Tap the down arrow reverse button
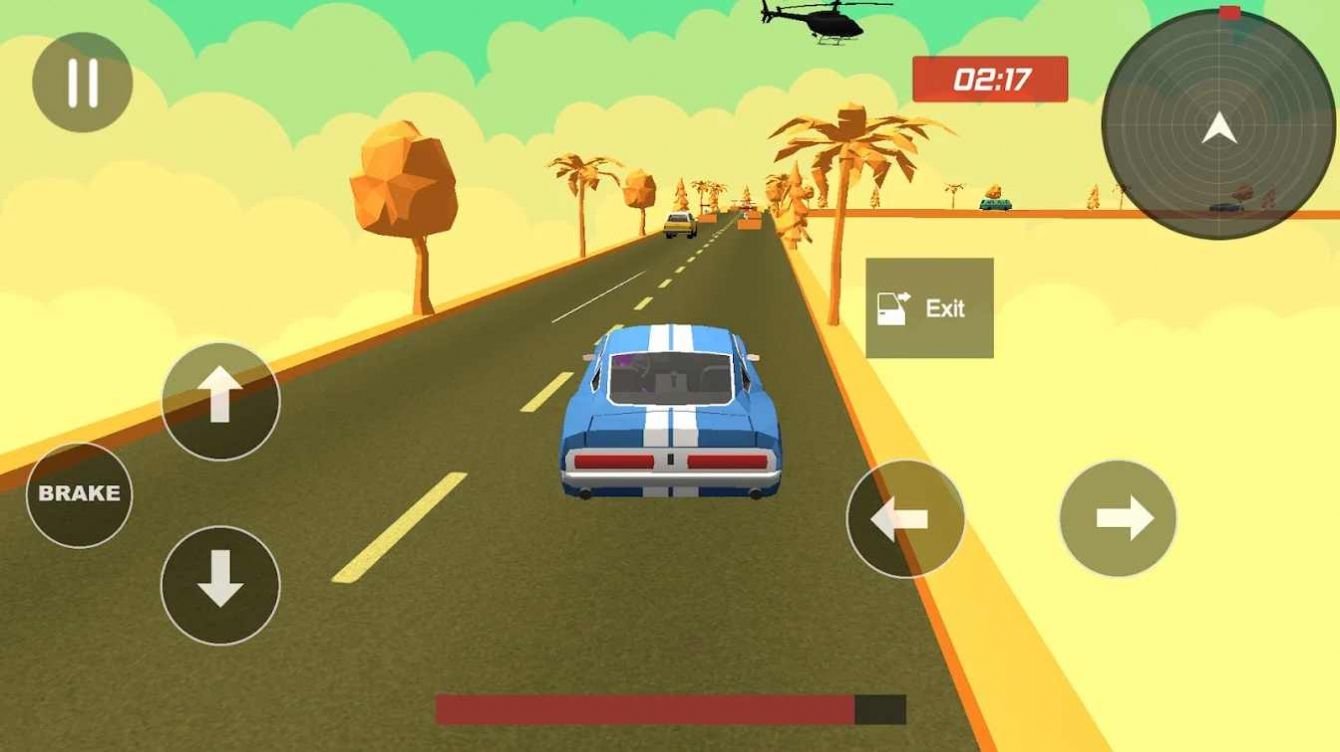This screenshot has width=1340, height=752. coord(220,584)
